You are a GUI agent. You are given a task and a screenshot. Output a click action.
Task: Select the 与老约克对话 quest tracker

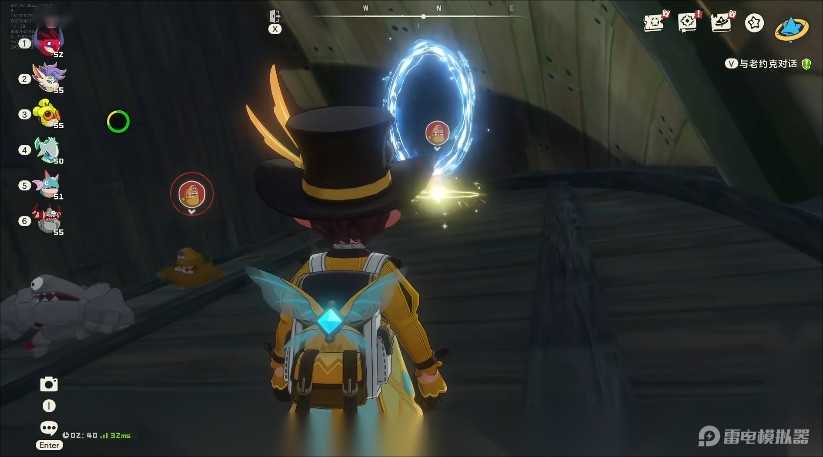point(768,63)
